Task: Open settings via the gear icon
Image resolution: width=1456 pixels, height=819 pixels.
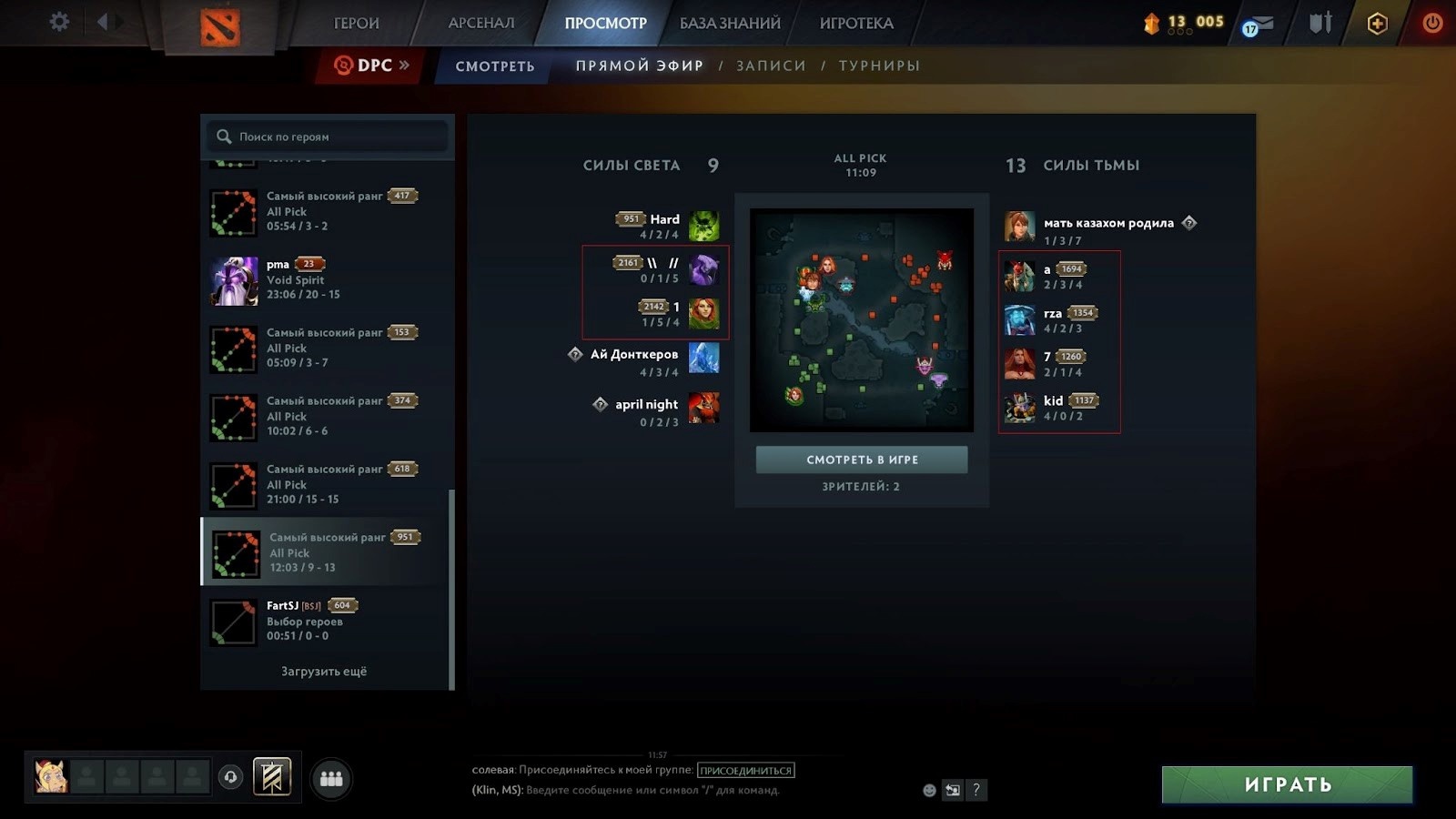Action: 58,21
